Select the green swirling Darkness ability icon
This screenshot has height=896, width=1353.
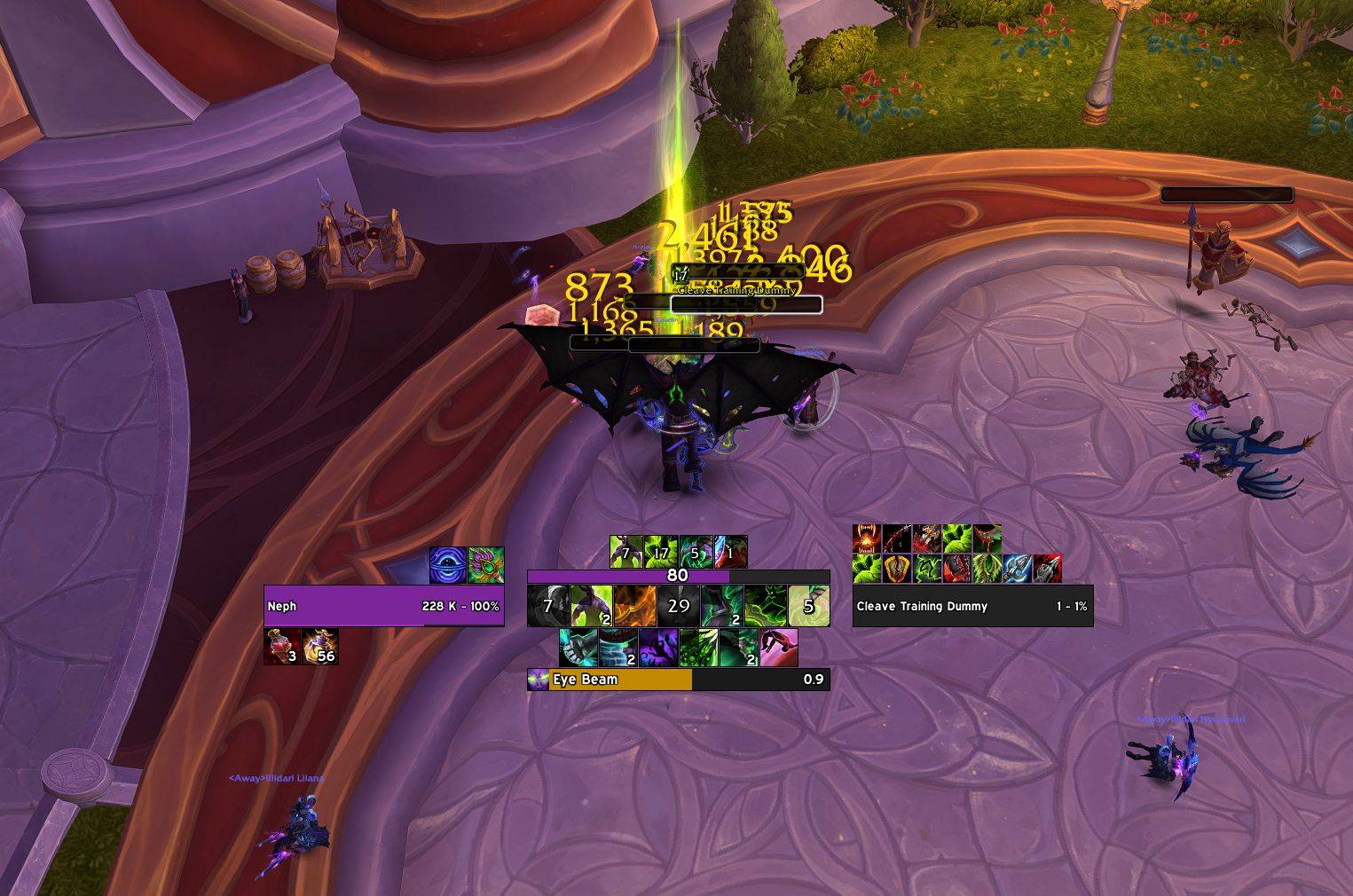(765, 606)
